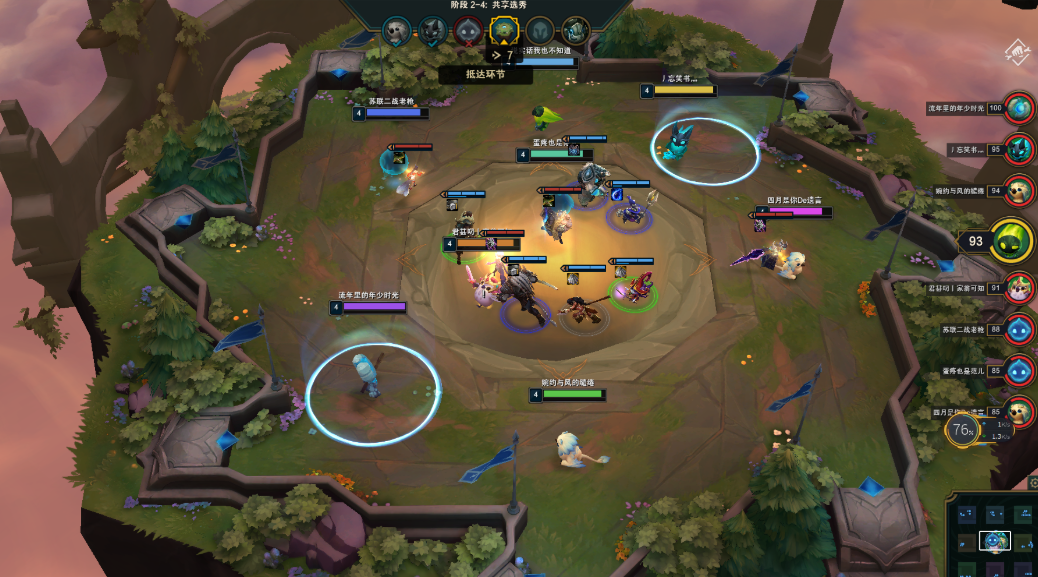
Task: Spectate 君莫叨 with 91 health
Action: [x=1019, y=288]
